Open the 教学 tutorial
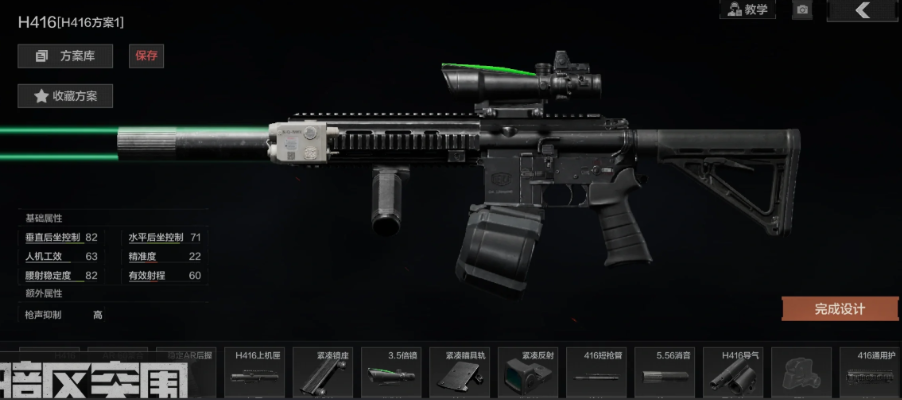This screenshot has height=400, width=902. pyautogui.click(x=747, y=10)
